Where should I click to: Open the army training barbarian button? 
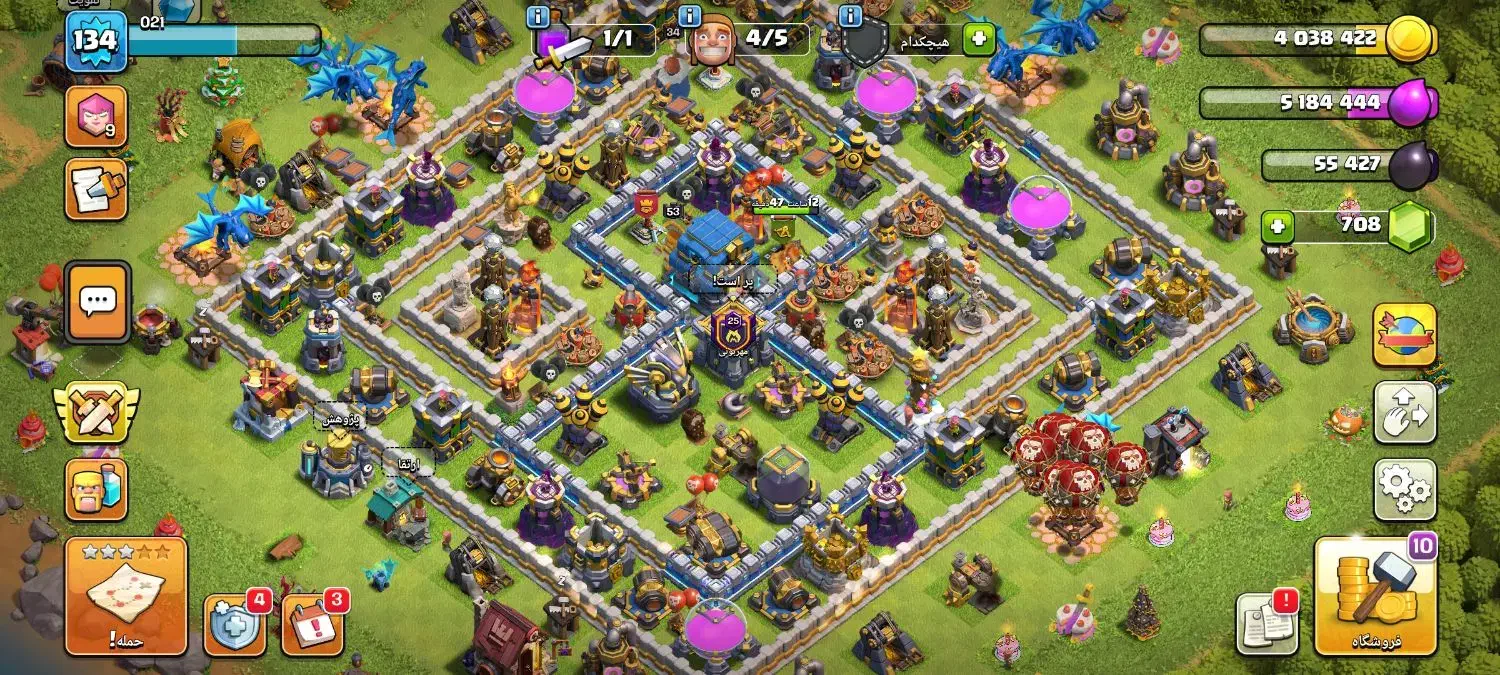click(96, 489)
